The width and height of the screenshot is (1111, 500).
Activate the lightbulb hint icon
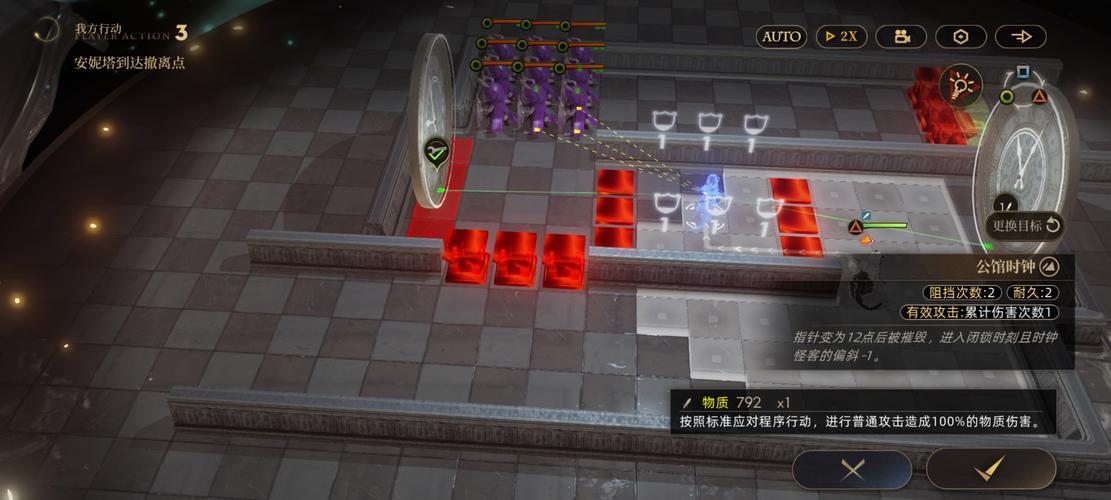click(961, 85)
